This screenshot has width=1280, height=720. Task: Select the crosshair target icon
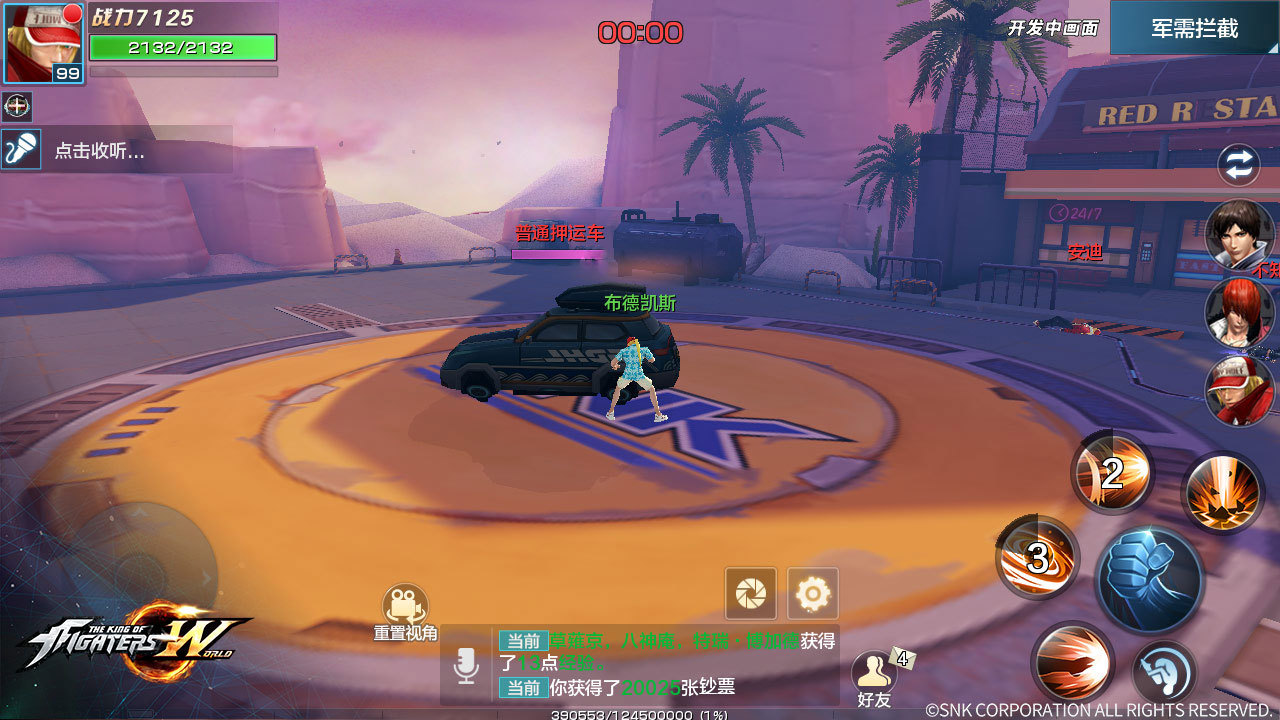17,106
